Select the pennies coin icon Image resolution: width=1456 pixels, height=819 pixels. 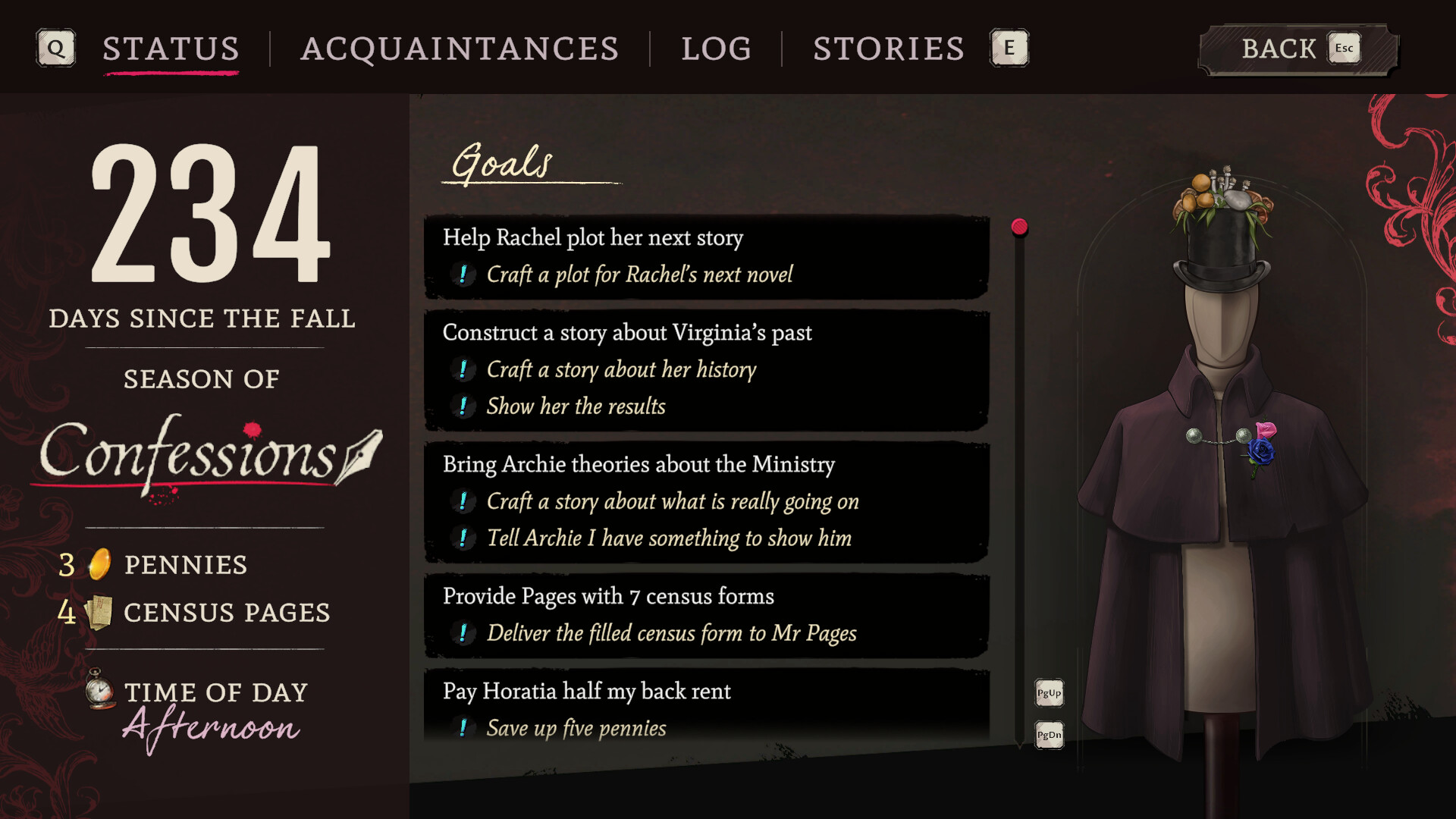(x=99, y=564)
